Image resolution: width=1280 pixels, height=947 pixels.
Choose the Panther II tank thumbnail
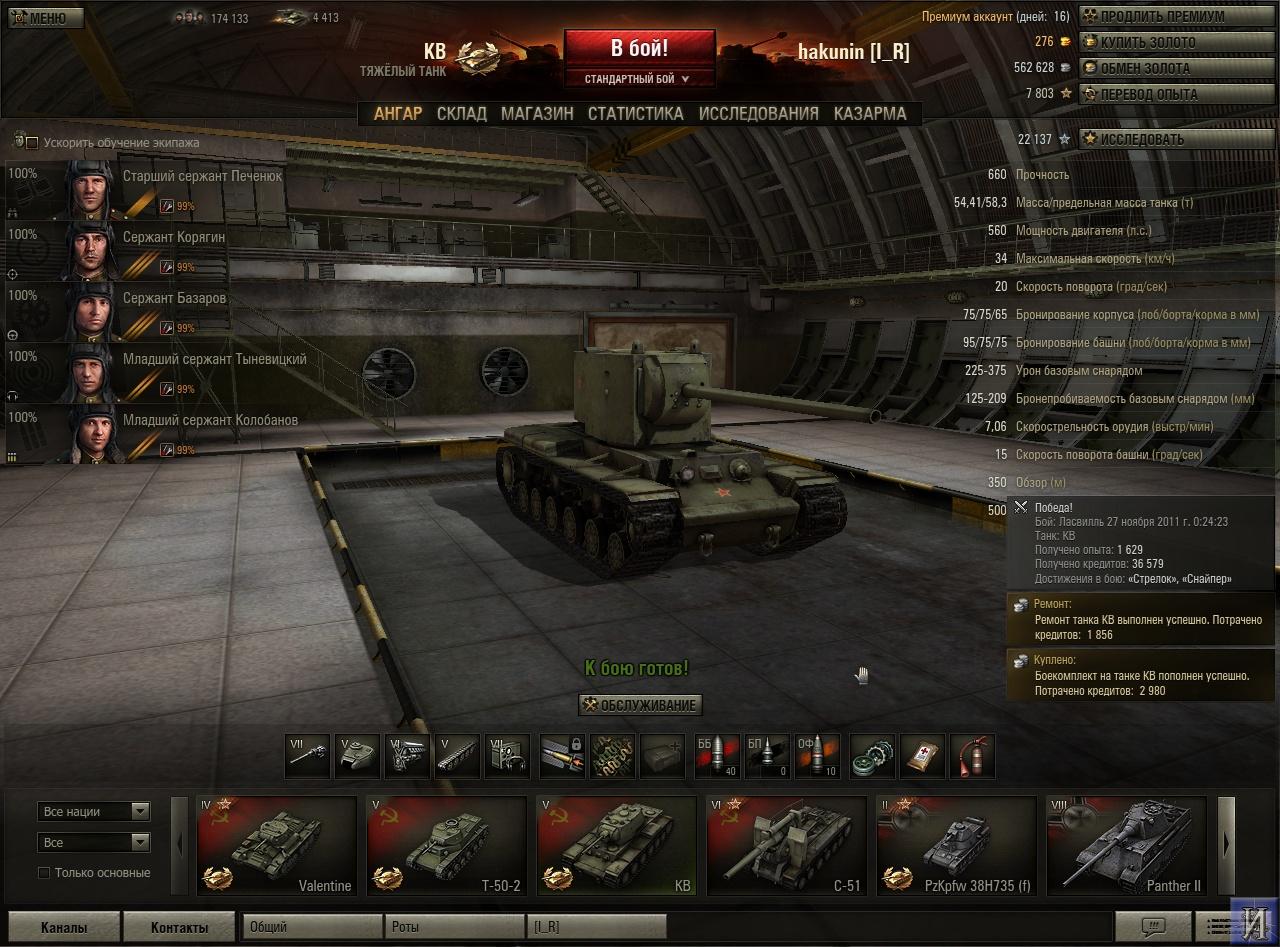(x=1125, y=845)
